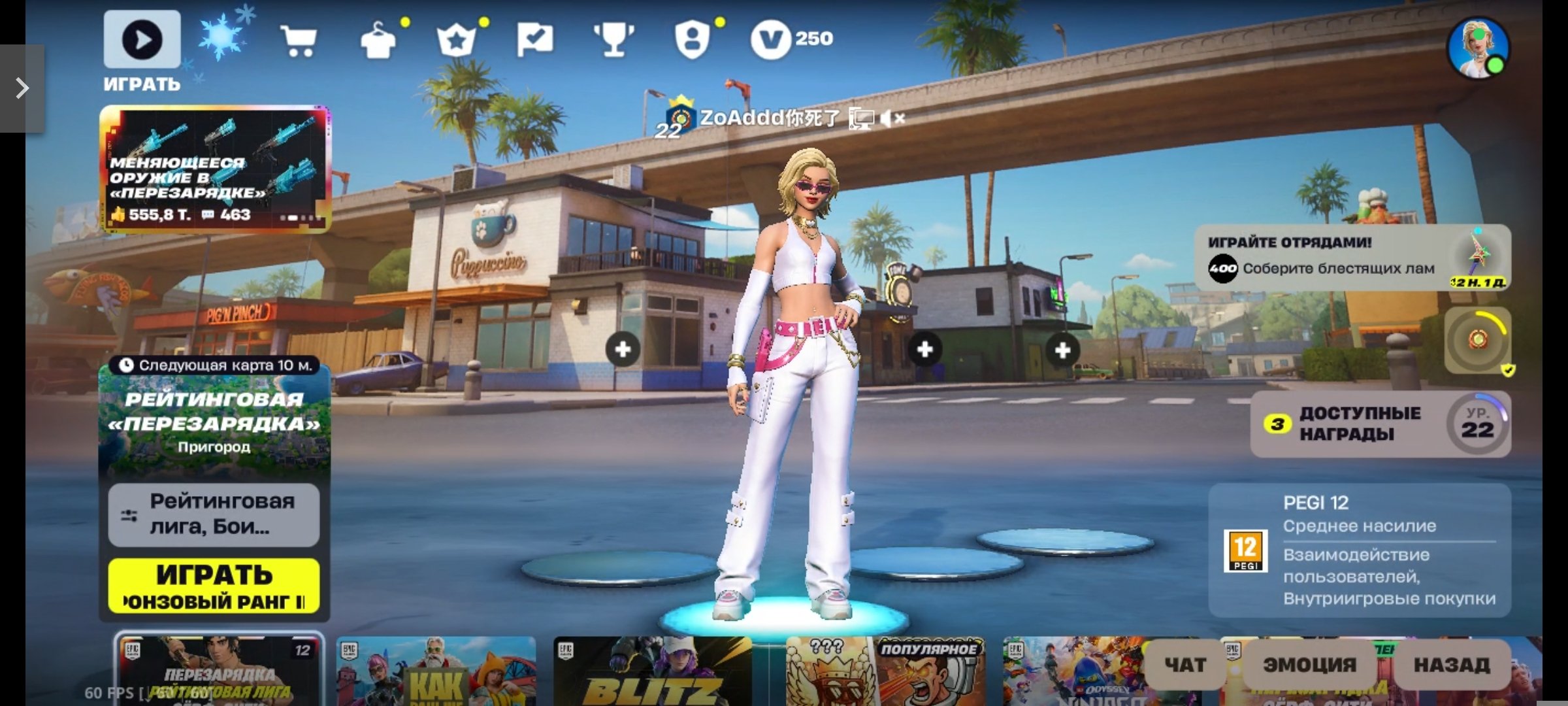Open the ЧАТ chat button

[1185, 665]
